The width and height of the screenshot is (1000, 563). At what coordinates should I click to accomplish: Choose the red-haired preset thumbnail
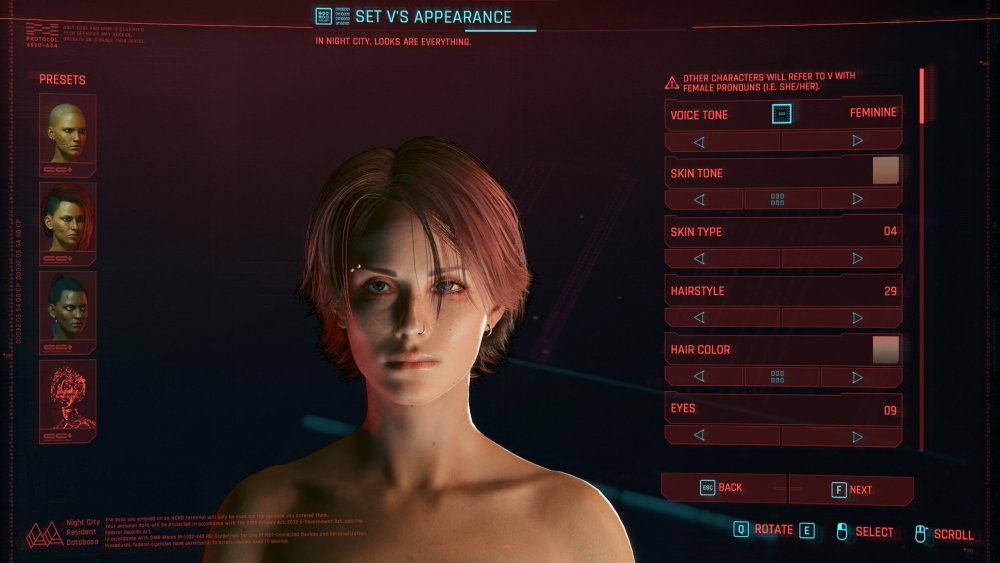pos(68,222)
